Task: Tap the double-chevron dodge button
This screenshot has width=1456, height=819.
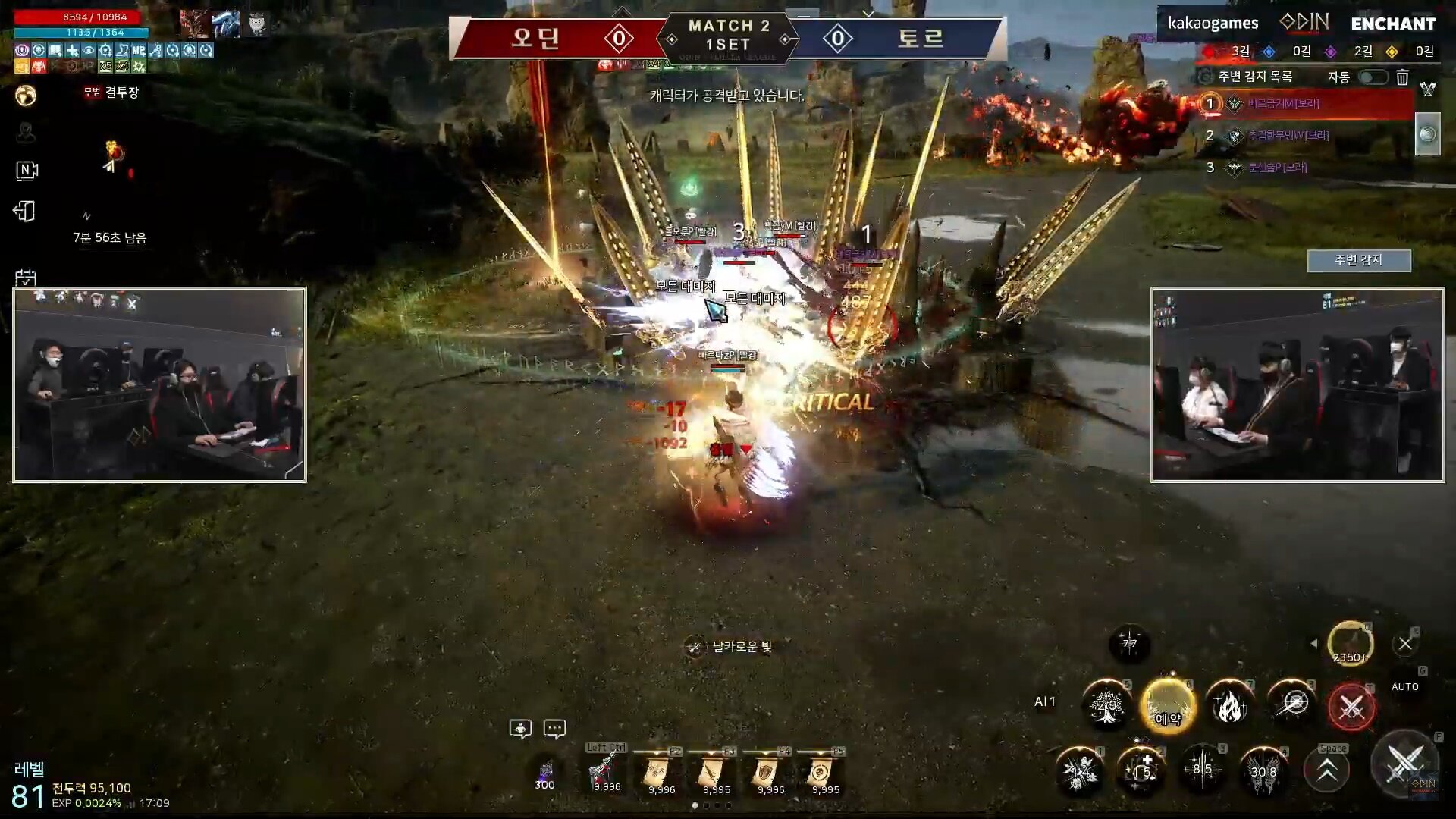Action: click(x=1326, y=771)
